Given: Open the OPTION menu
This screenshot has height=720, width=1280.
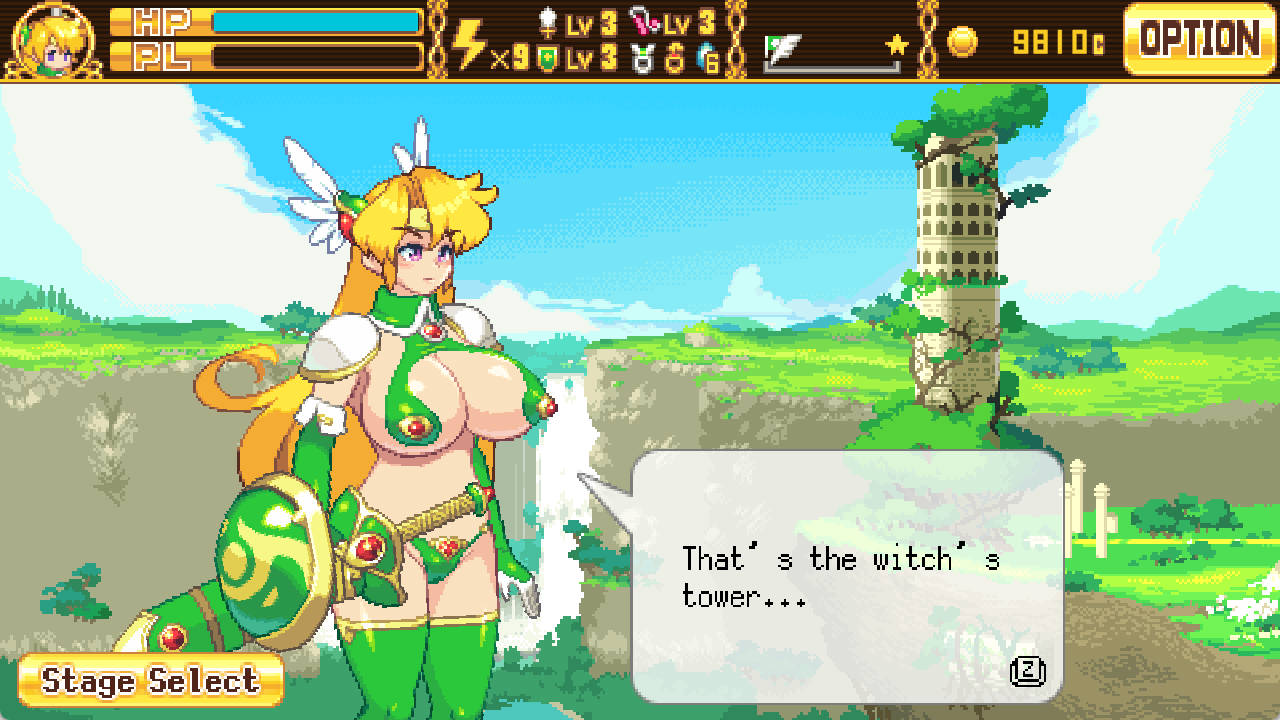Looking at the screenshot, I should click(x=1198, y=38).
